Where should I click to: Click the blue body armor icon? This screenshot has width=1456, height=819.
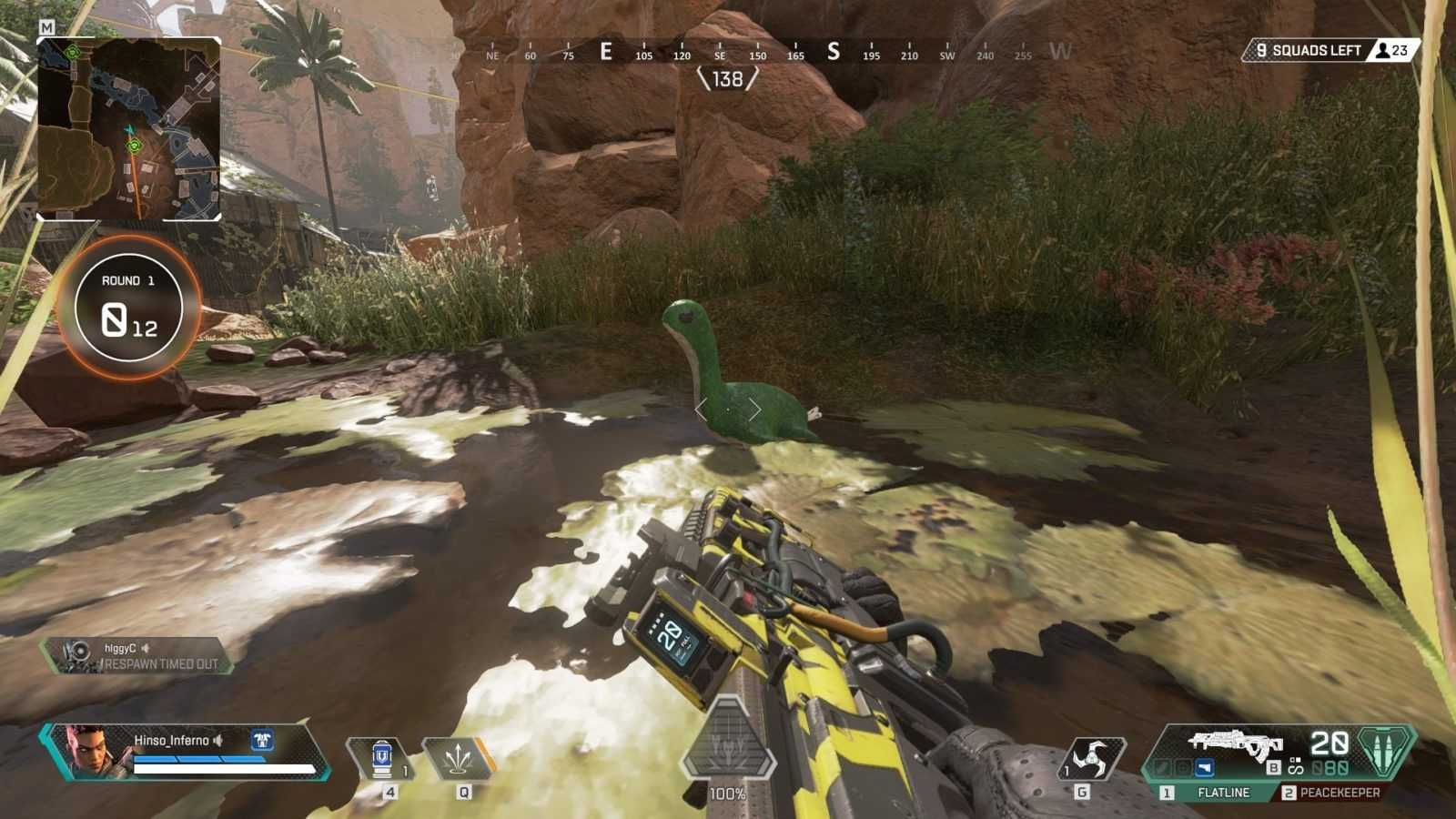tap(263, 740)
